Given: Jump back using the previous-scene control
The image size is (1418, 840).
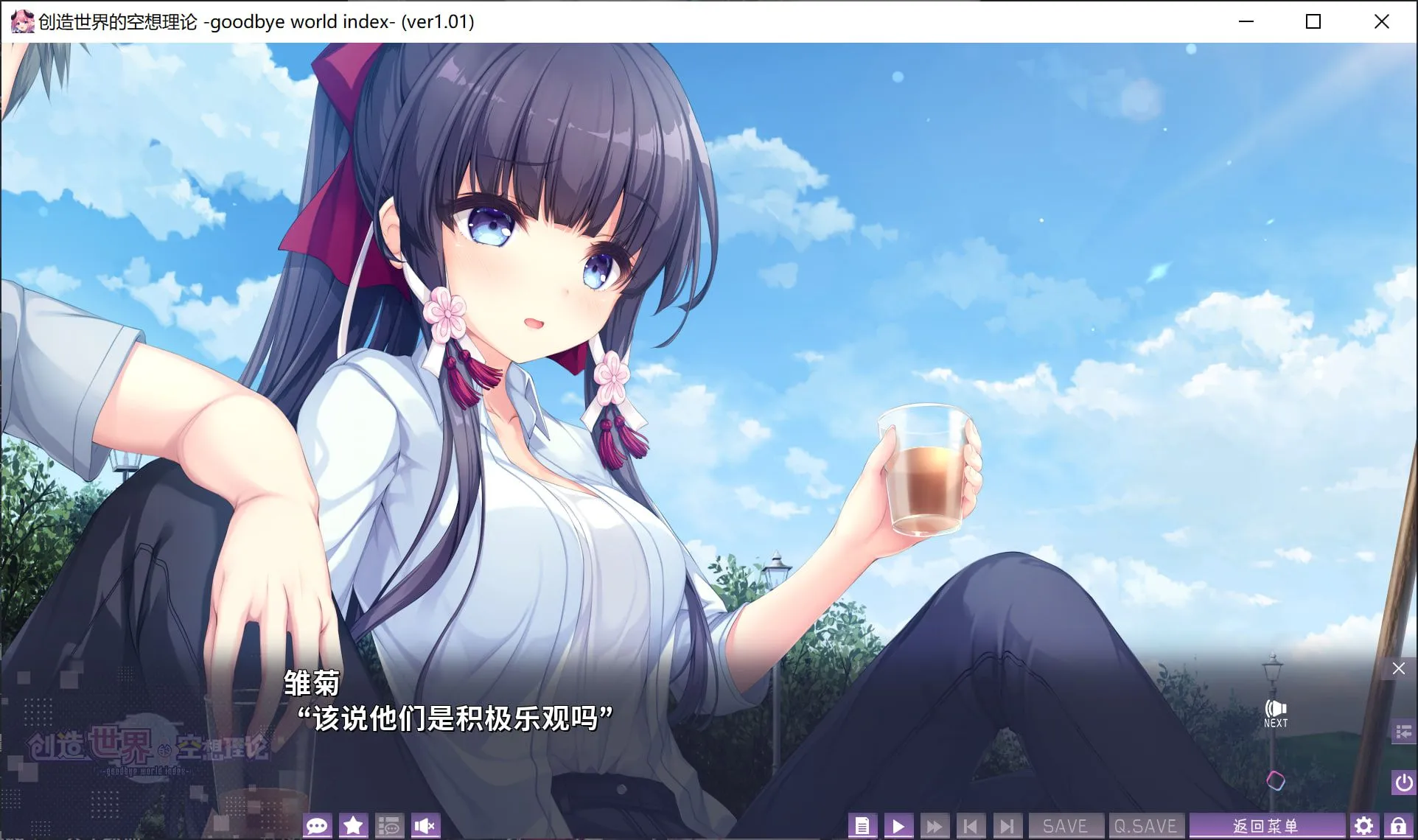Looking at the screenshot, I should click(x=970, y=825).
